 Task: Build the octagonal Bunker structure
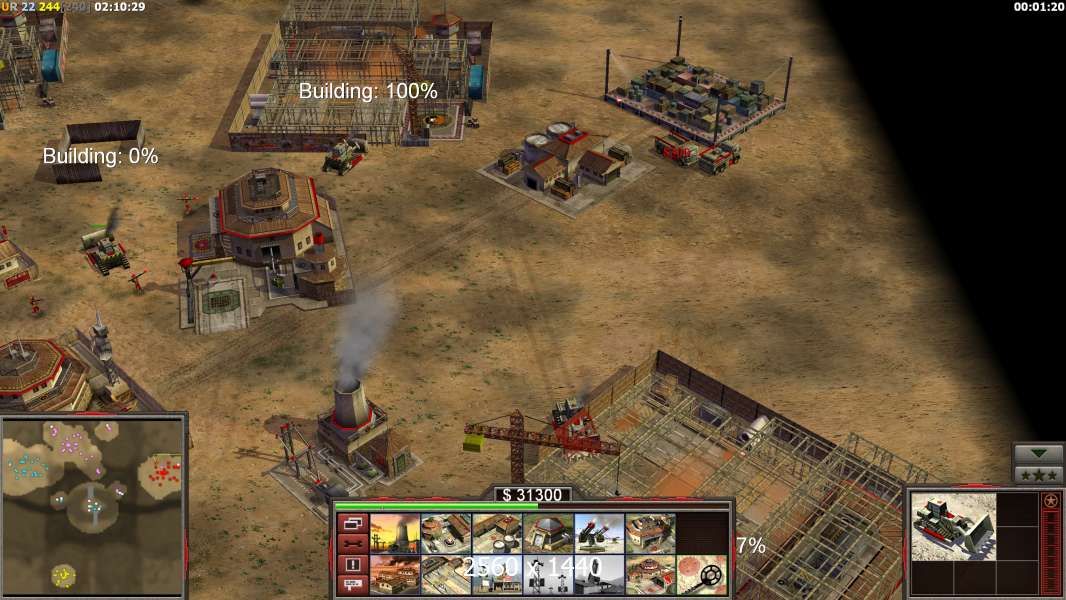point(548,534)
